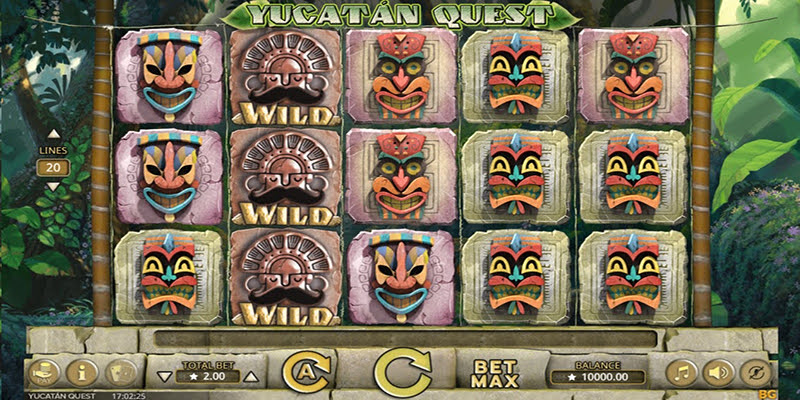Toggle the sound effects speaker
800x400 pixels.
718,374
